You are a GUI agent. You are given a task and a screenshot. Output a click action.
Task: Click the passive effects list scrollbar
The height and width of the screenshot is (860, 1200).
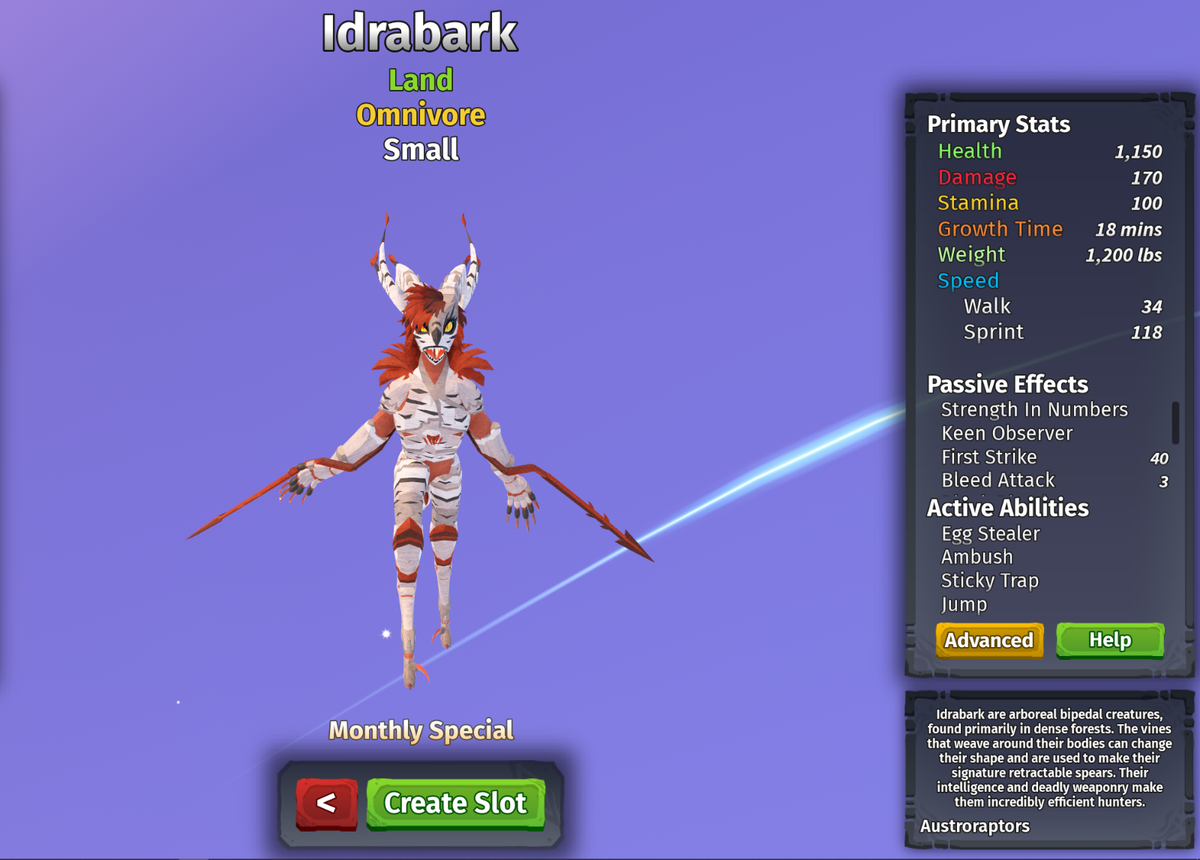click(x=1175, y=423)
